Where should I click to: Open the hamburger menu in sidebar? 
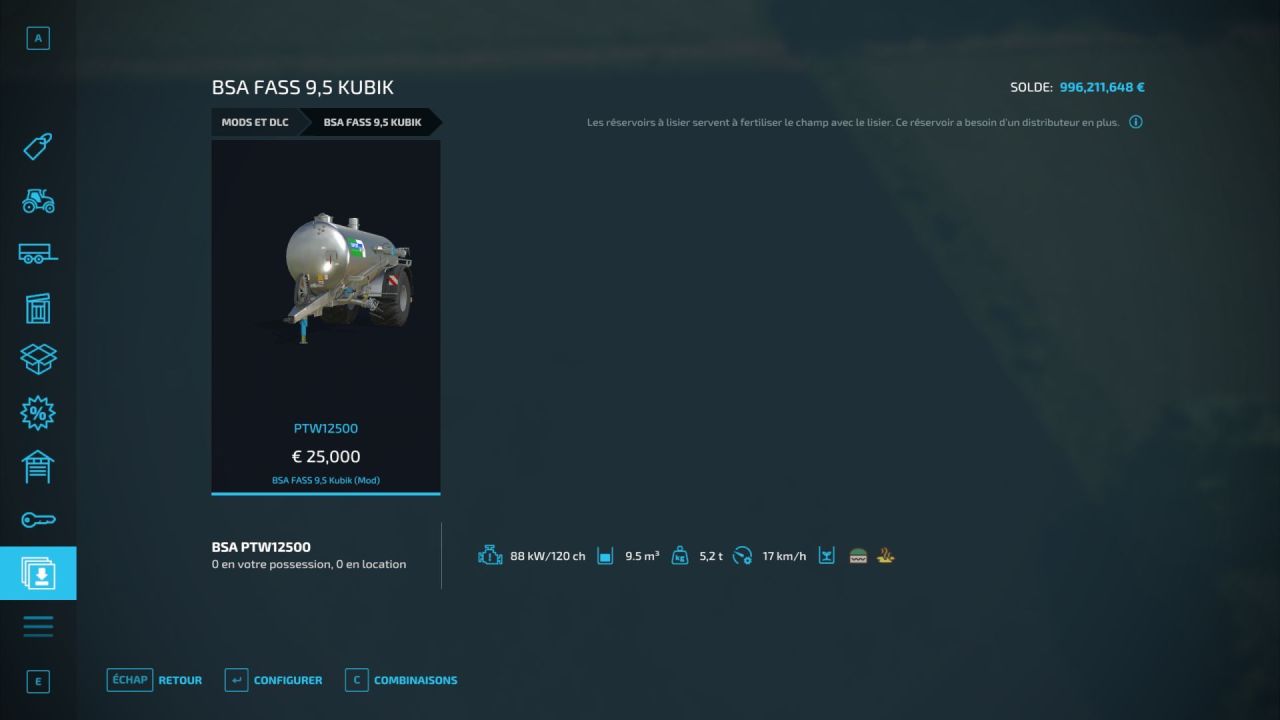(x=38, y=626)
